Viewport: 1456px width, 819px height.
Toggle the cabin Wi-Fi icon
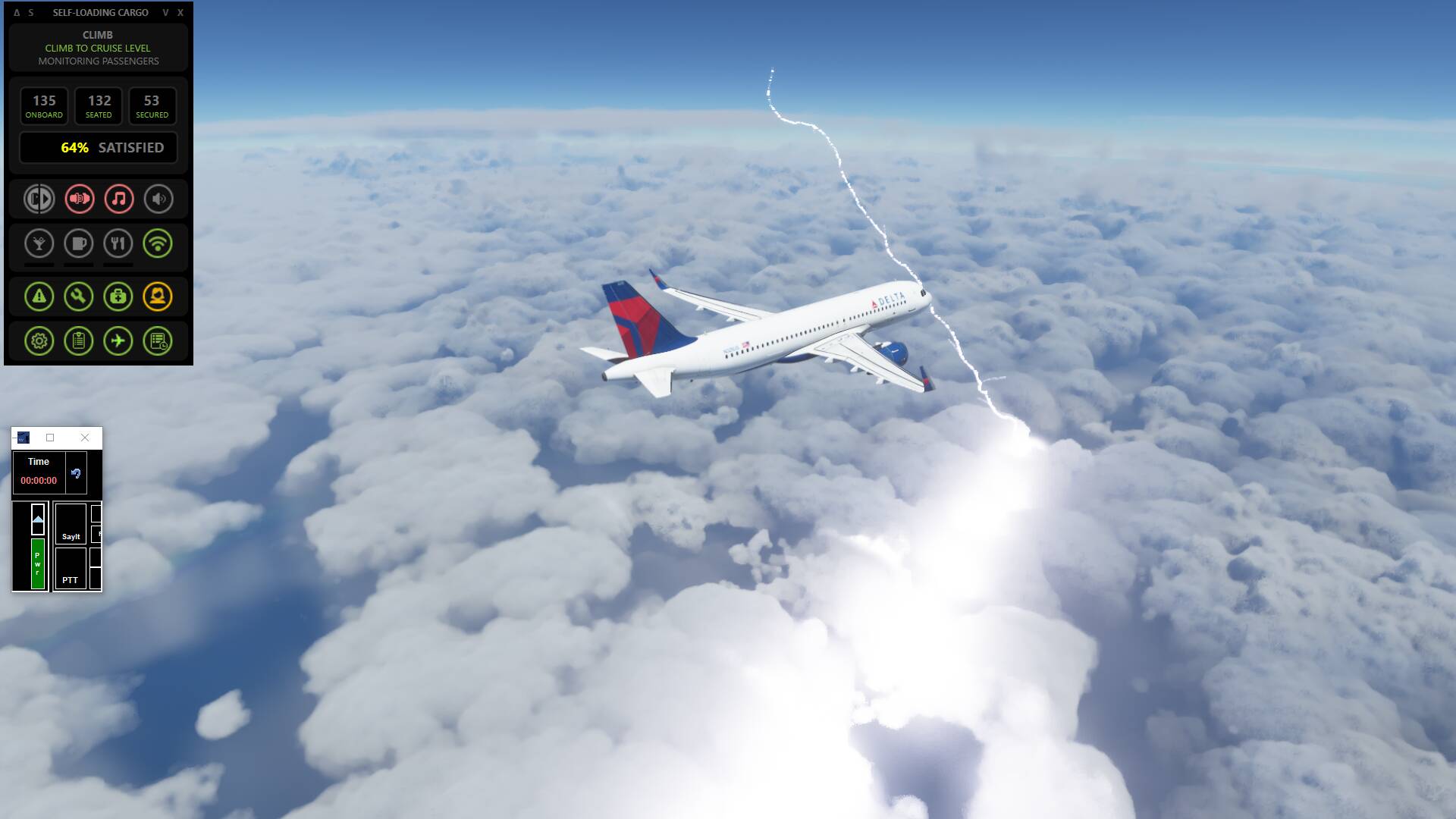click(158, 243)
